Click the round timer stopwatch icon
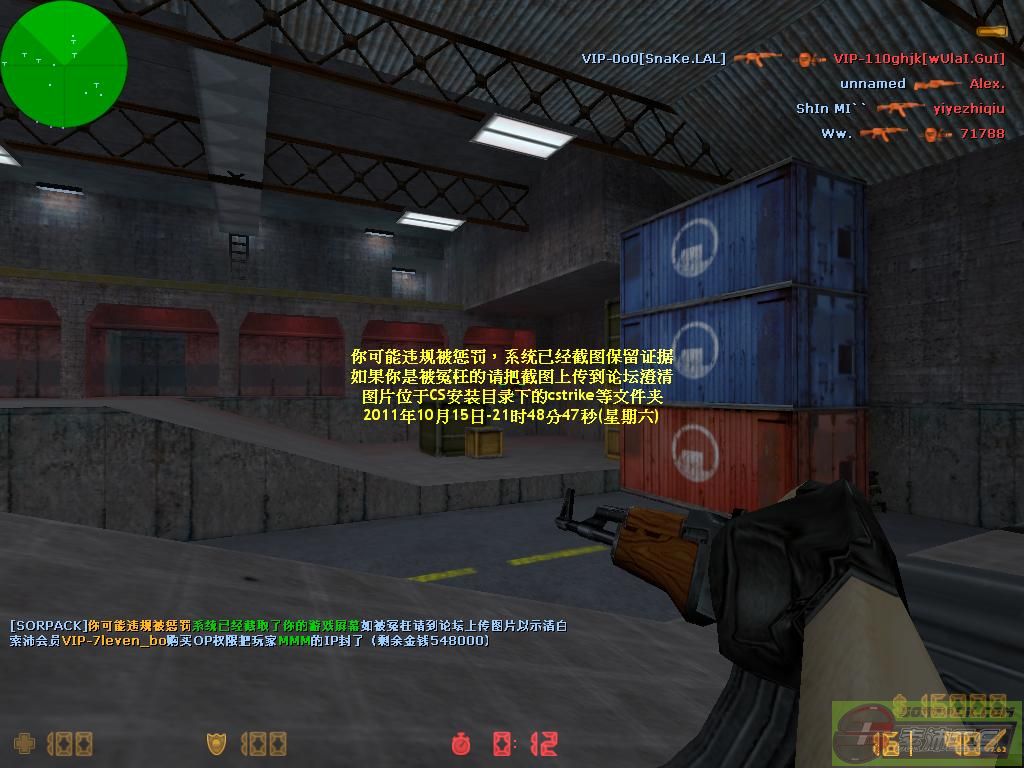Image resolution: width=1024 pixels, height=768 pixels. point(461,743)
